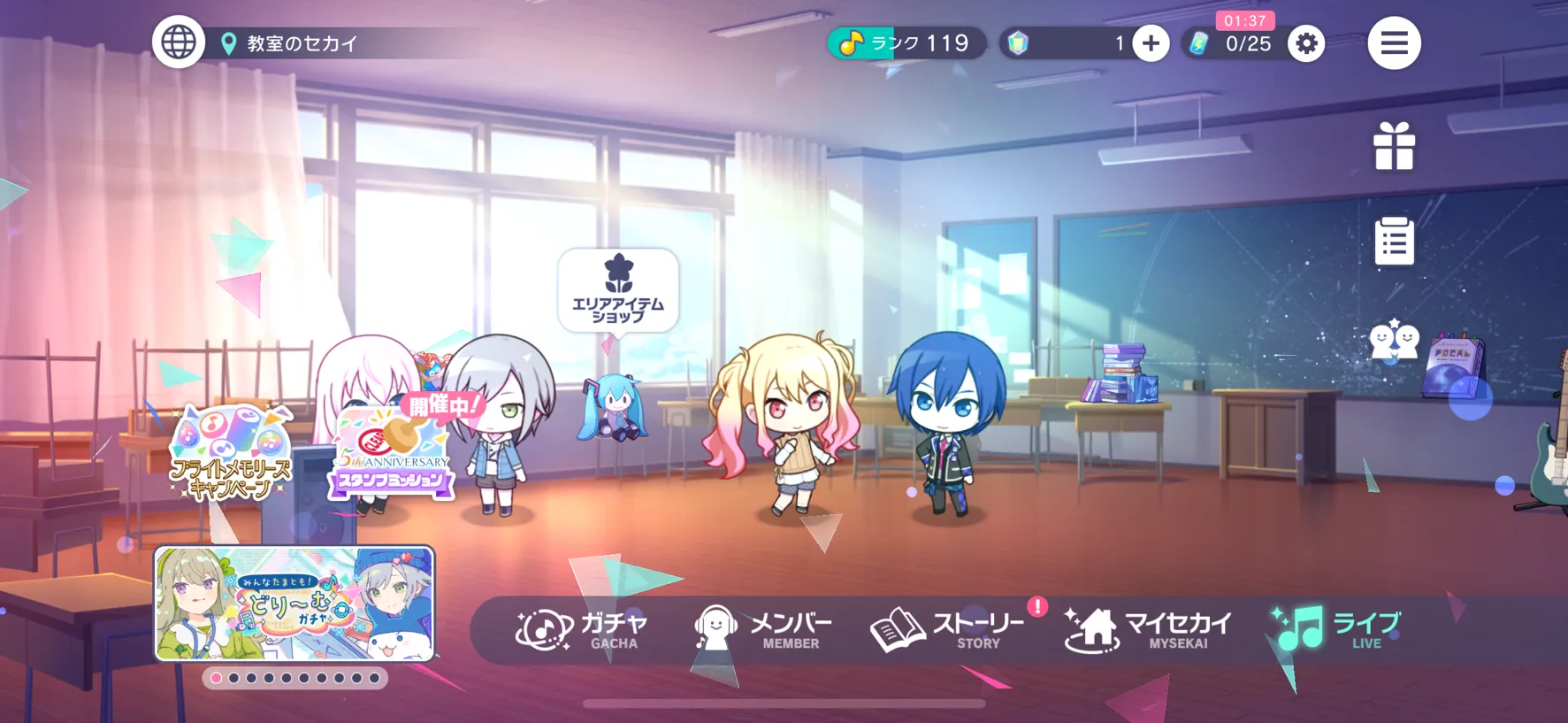Image resolution: width=1568 pixels, height=723 pixels.
Task: Open the hamburger main menu
Action: tap(1394, 42)
